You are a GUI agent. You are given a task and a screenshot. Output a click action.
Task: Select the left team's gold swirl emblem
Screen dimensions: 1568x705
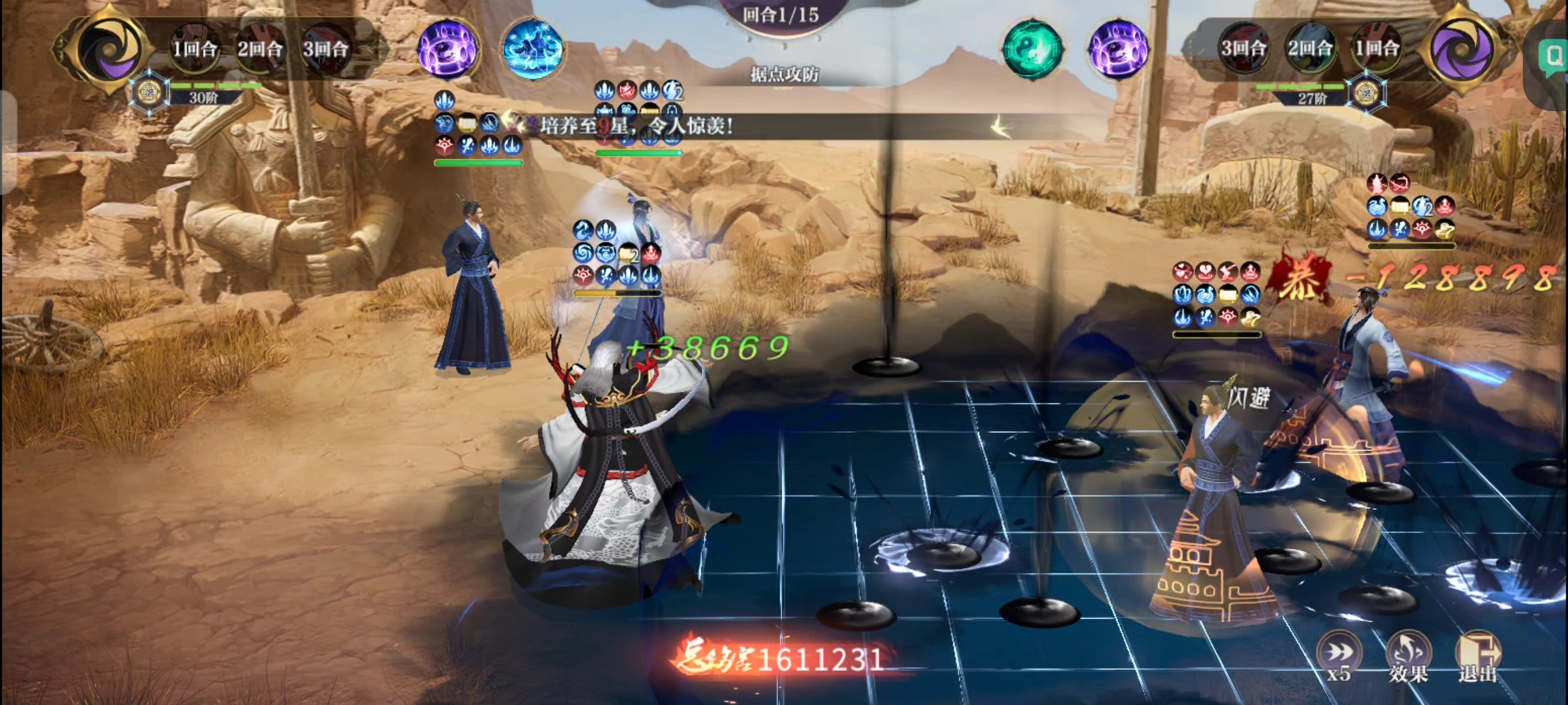coord(108,49)
